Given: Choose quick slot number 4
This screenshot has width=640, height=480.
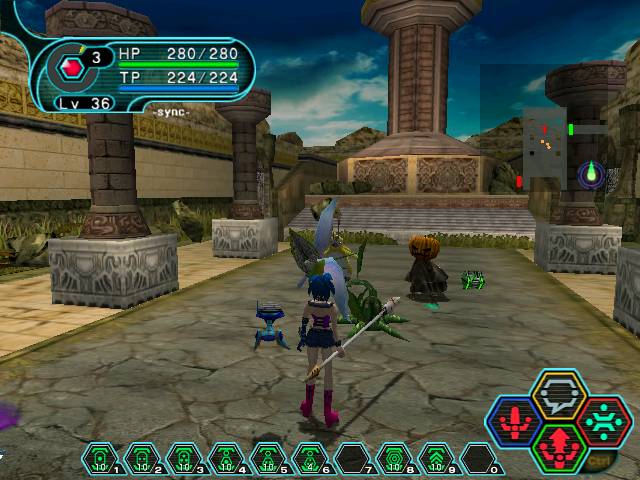Looking at the screenshot, I should coord(226,459).
